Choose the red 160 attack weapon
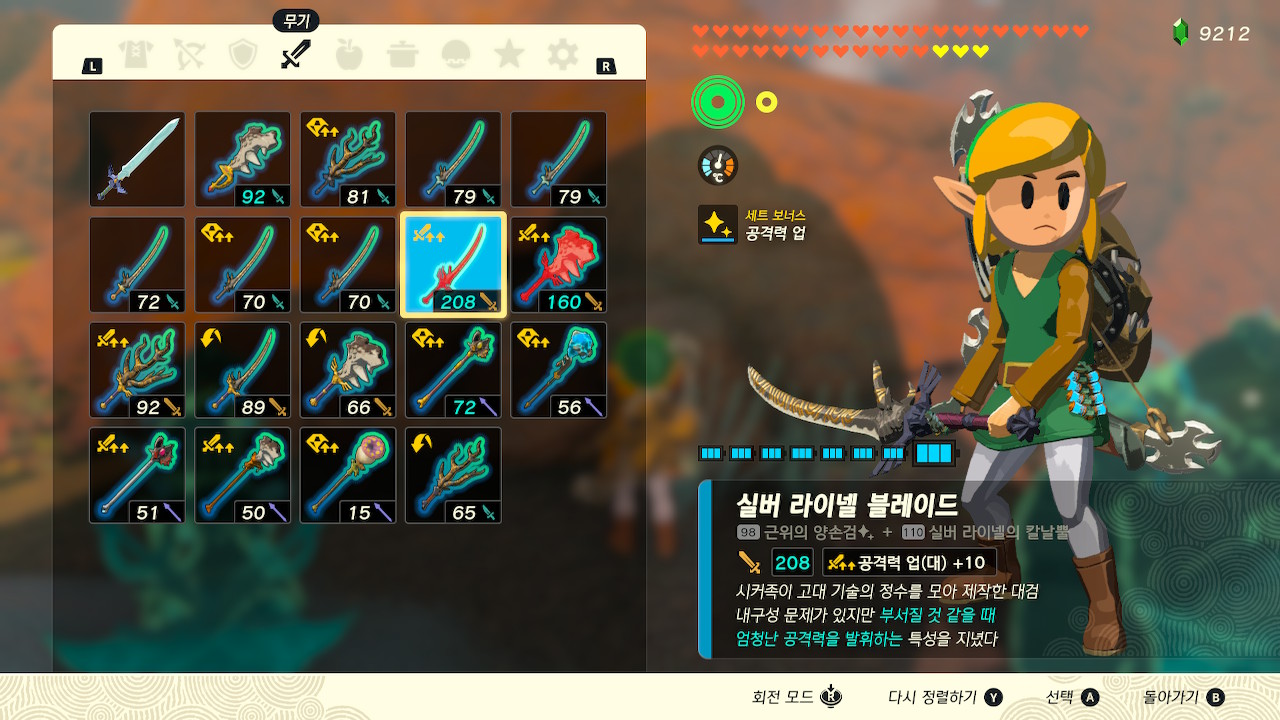The width and height of the screenshot is (1280, 720). (558, 265)
